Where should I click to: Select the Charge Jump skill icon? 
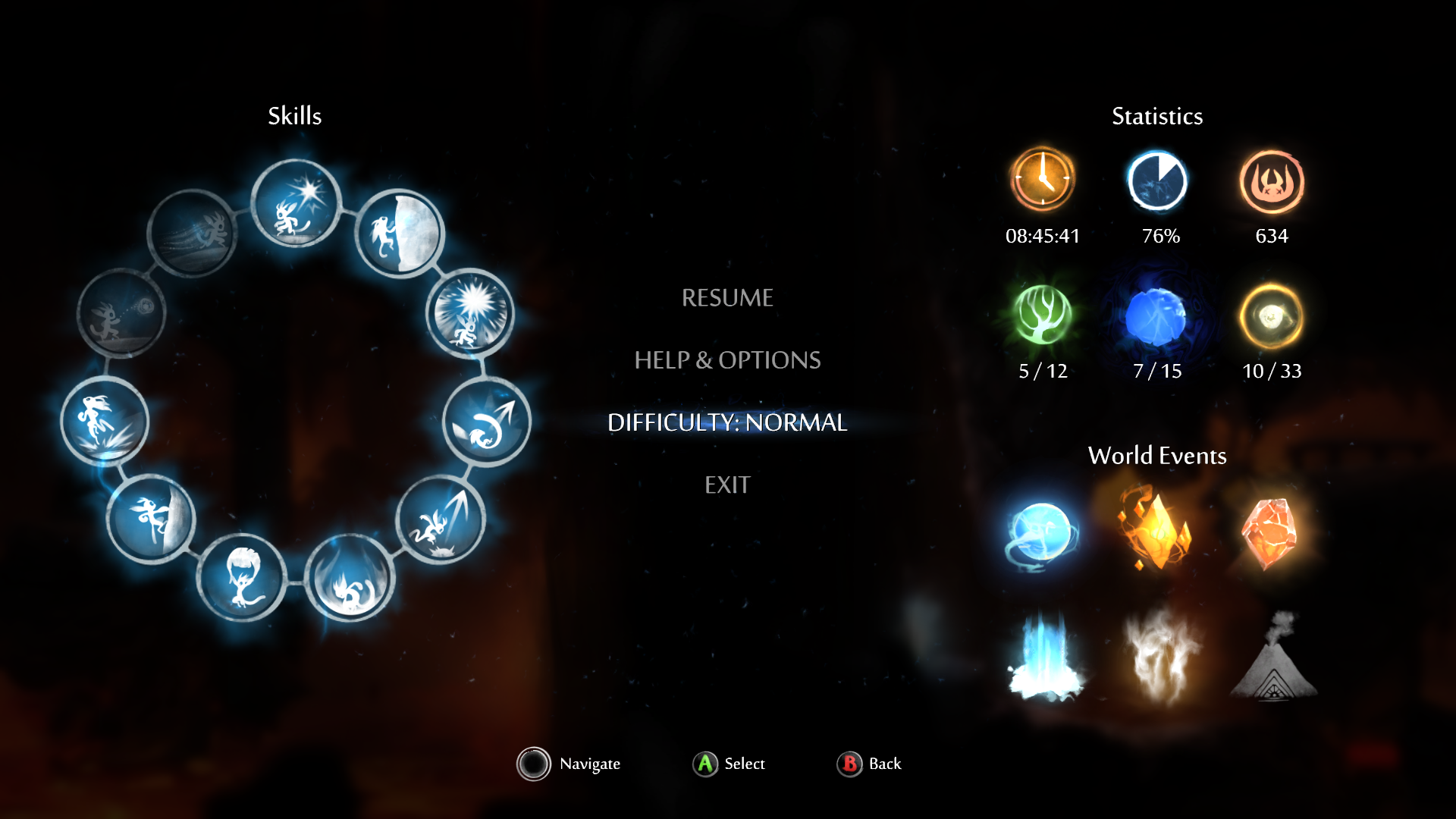click(441, 520)
